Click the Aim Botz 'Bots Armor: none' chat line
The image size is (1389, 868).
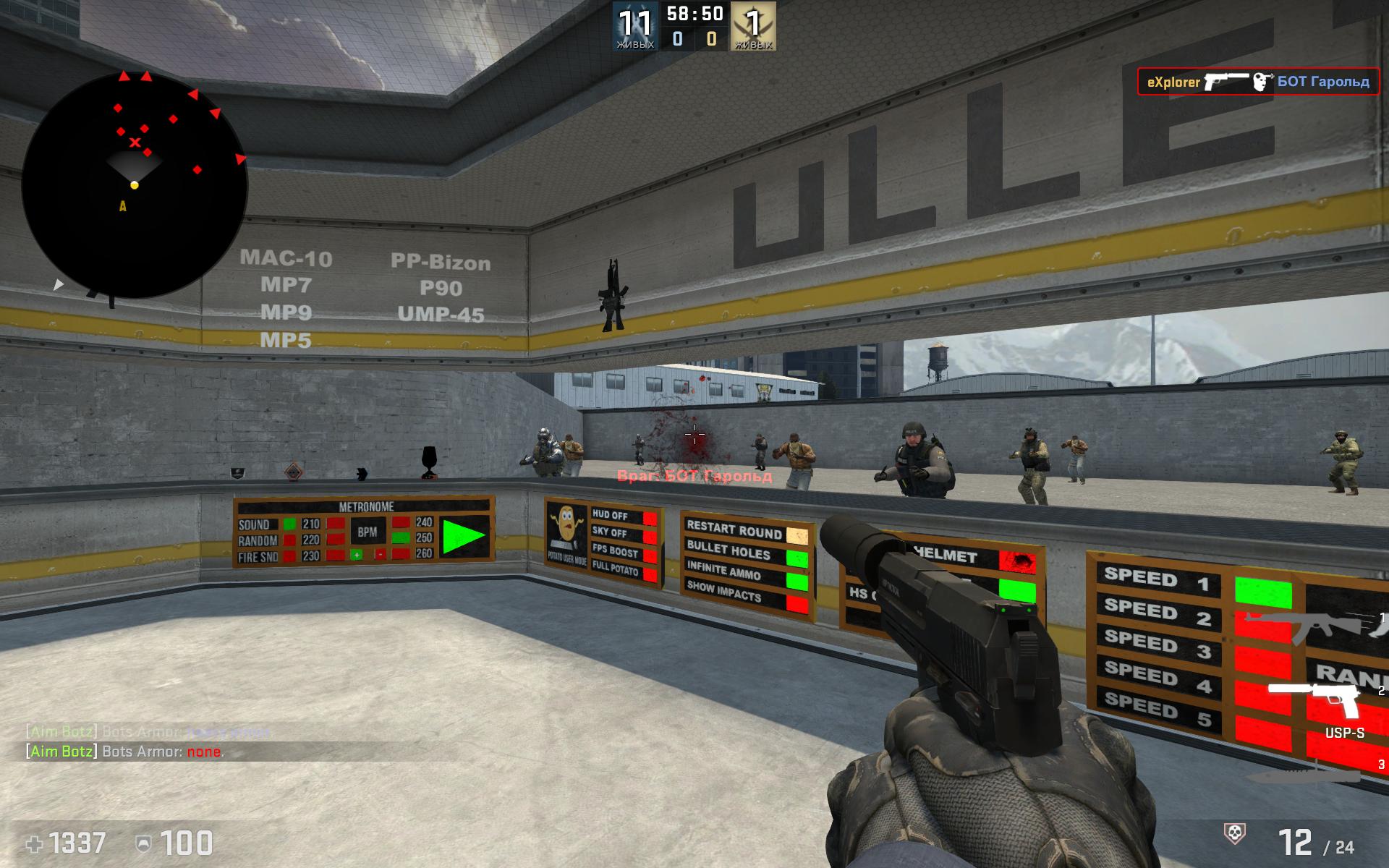coord(125,752)
